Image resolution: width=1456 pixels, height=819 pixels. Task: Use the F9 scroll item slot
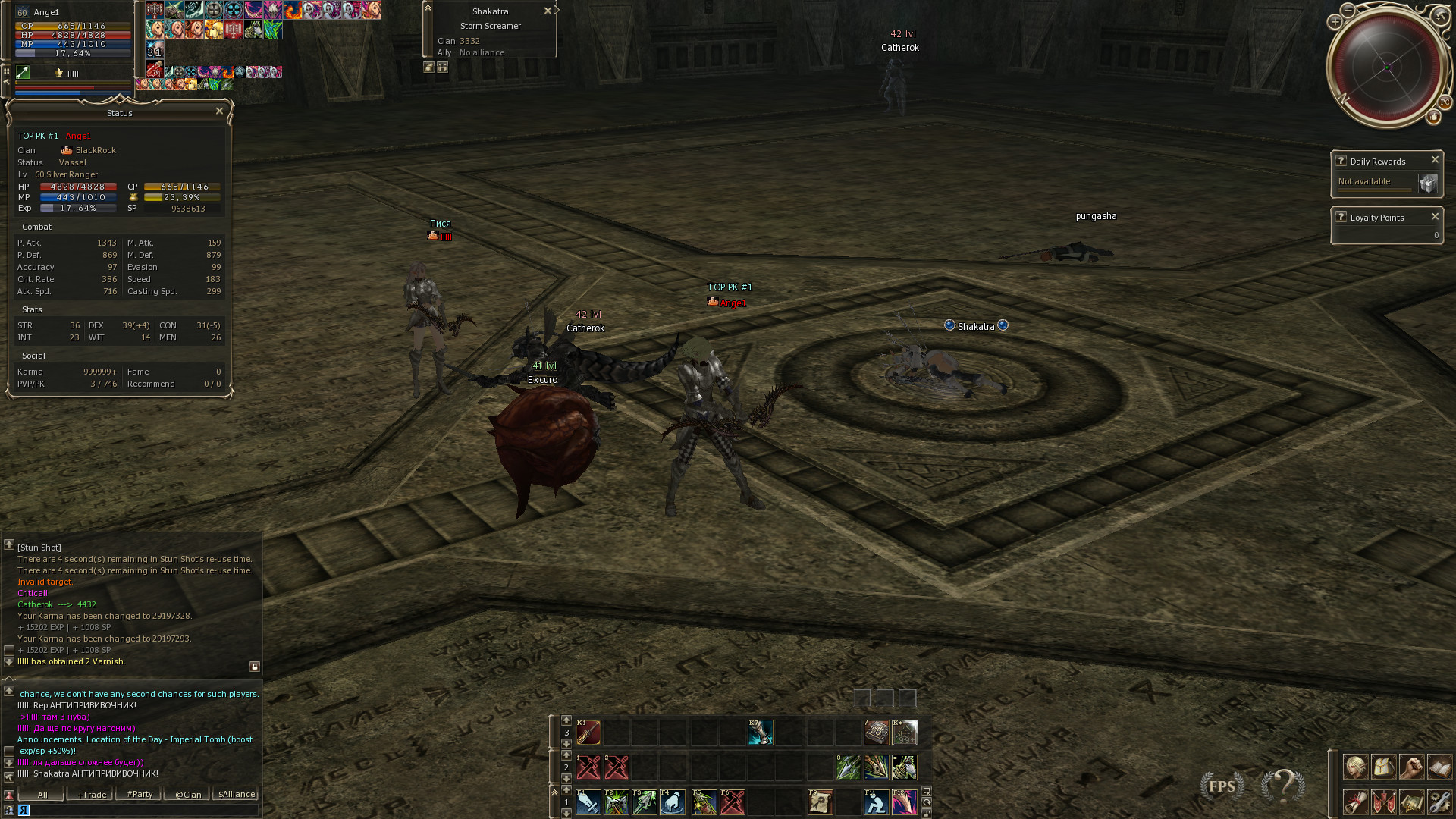[x=820, y=802]
